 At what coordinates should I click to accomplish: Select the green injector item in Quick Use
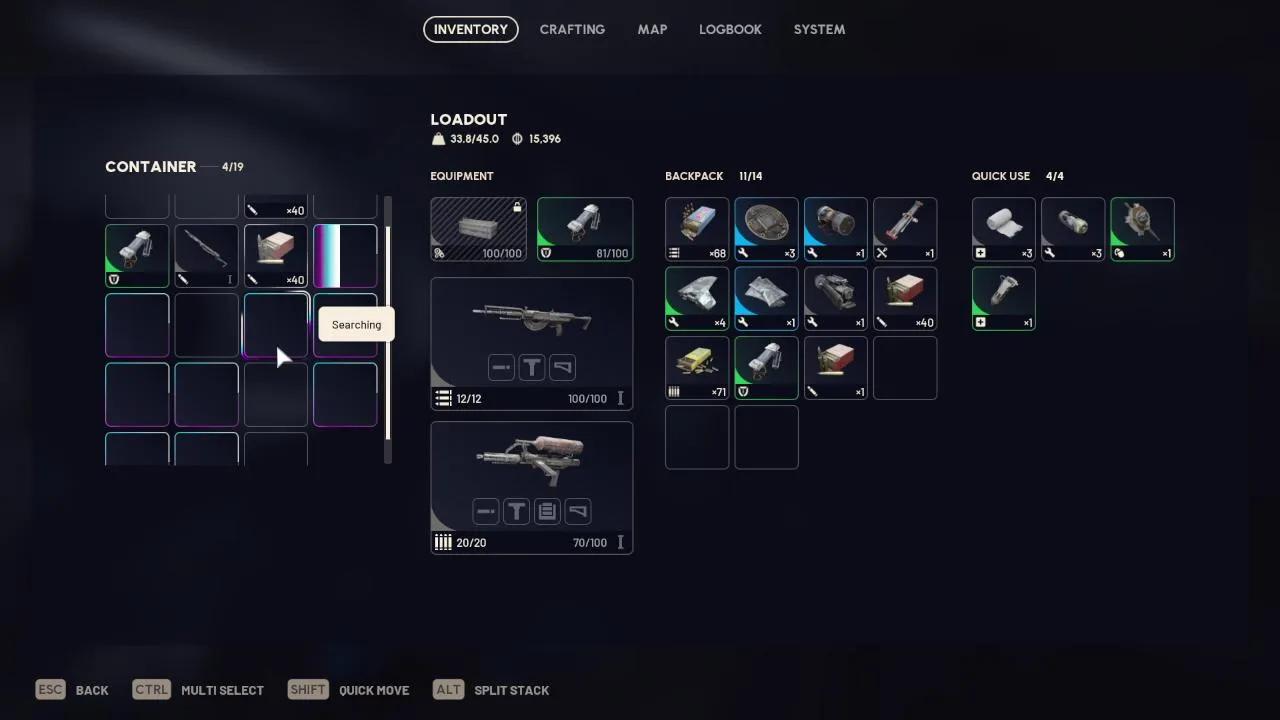[1003, 298]
